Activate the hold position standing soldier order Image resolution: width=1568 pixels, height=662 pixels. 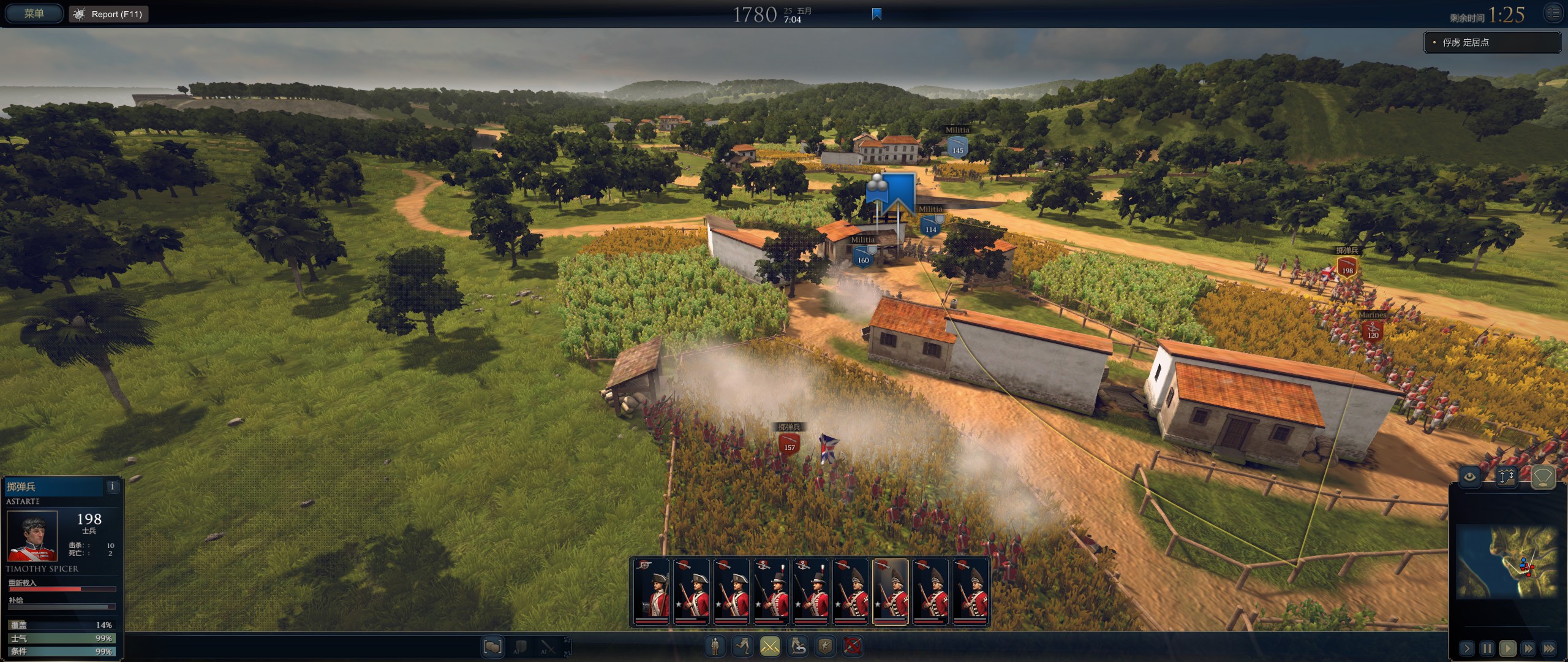click(715, 645)
